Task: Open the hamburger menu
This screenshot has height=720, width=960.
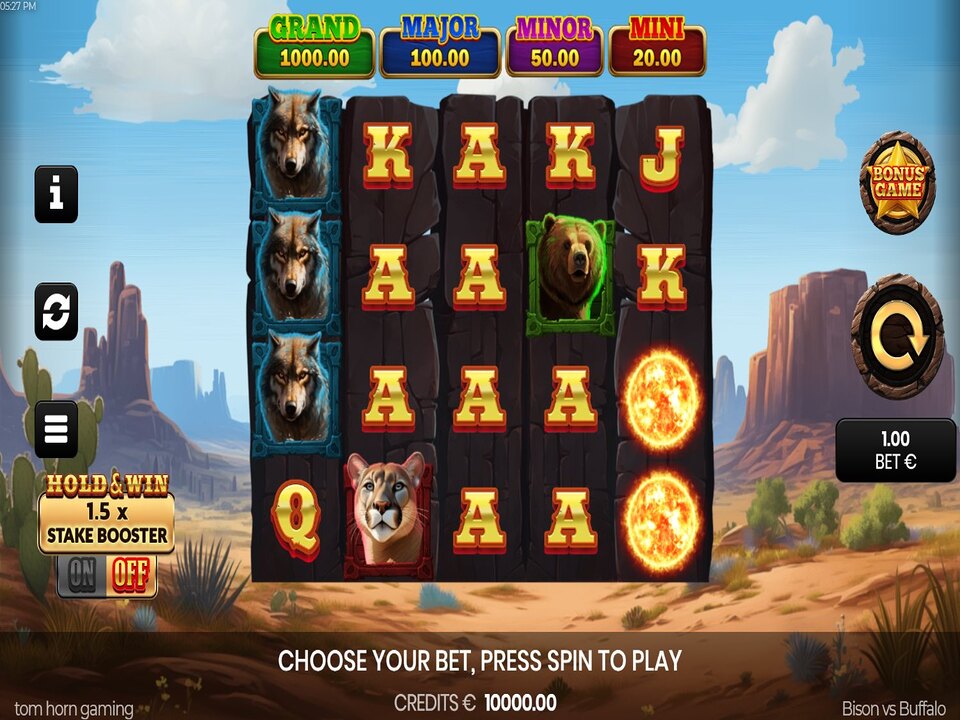Action: [x=56, y=429]
